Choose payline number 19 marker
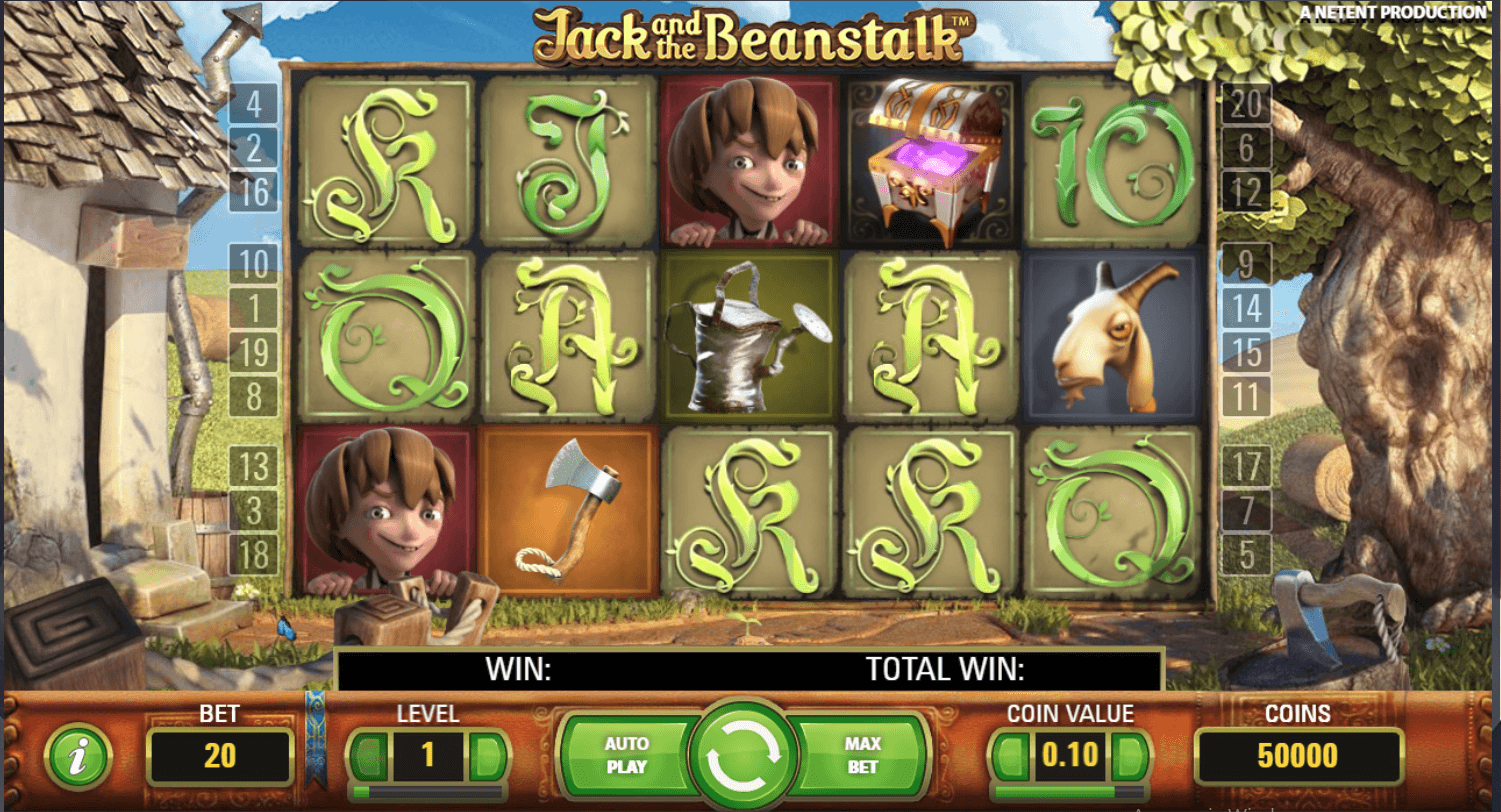This screenshot has height=812, width=1501. click(x=253, y=352)
